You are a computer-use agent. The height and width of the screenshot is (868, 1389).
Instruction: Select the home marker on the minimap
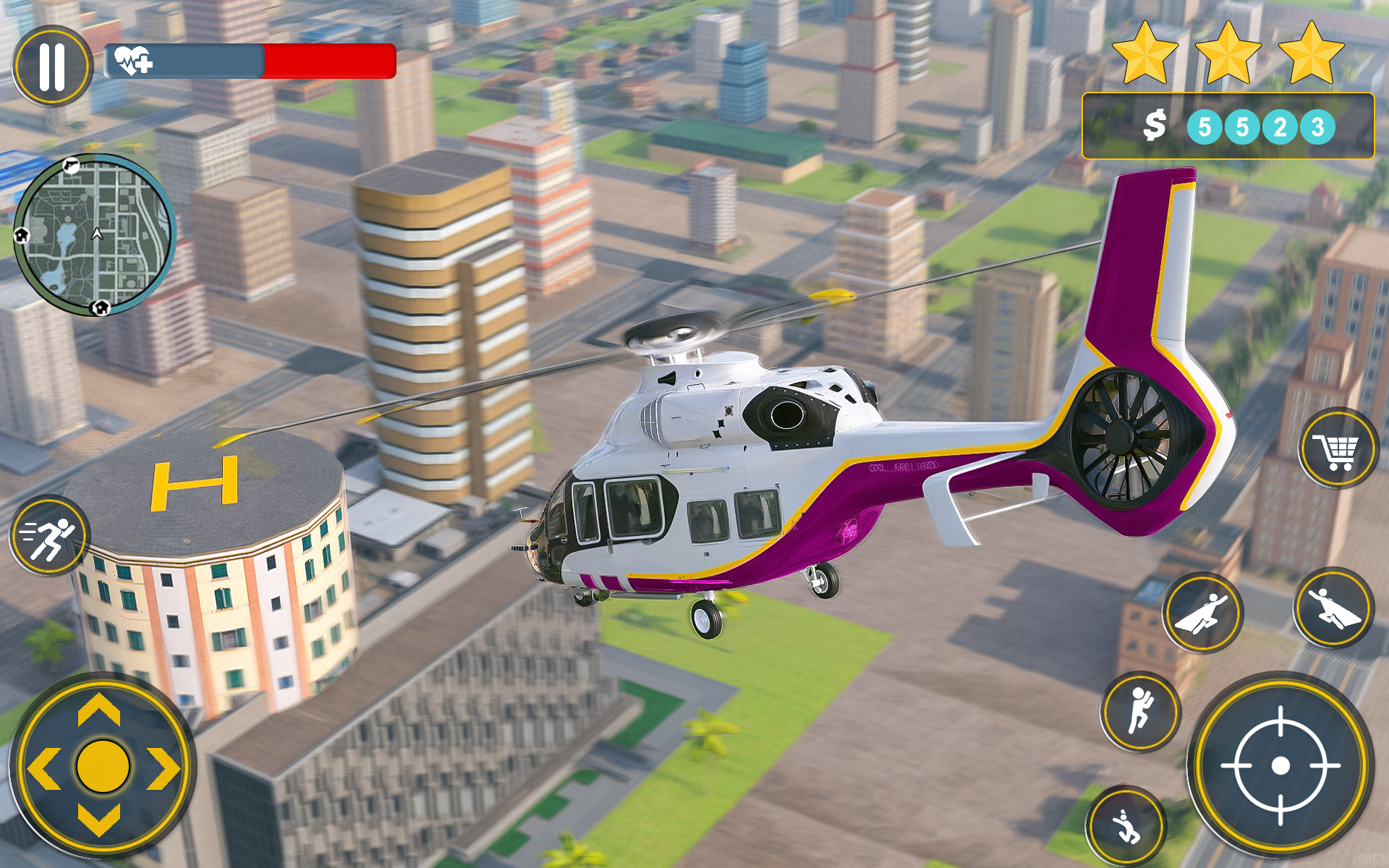click(100, 307)
